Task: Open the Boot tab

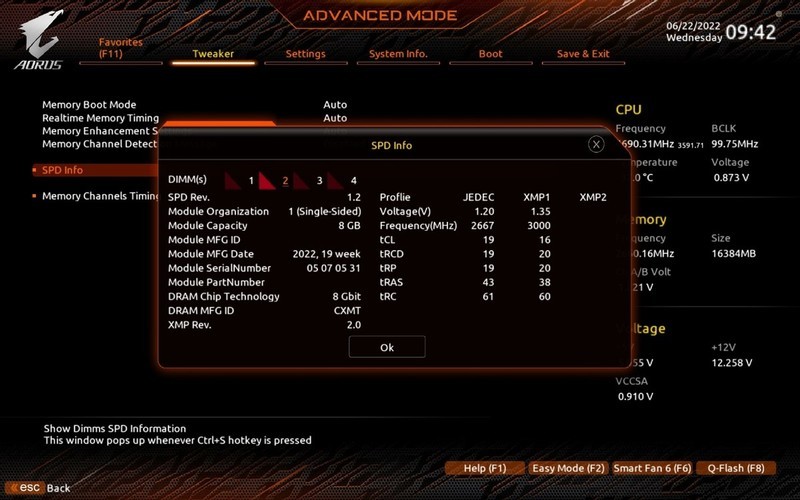Action: click(490, 54)
